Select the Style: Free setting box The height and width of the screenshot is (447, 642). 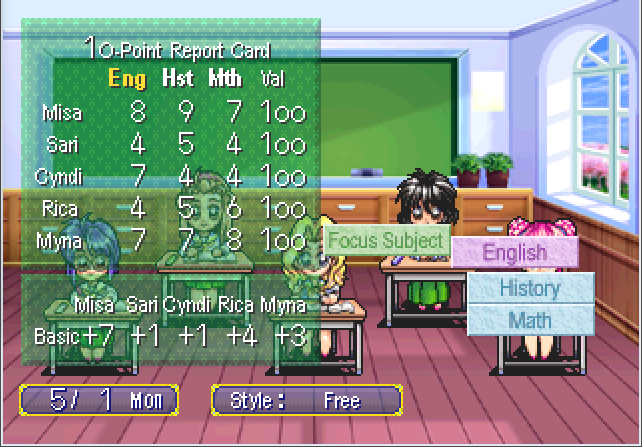[x=307, y=401]
